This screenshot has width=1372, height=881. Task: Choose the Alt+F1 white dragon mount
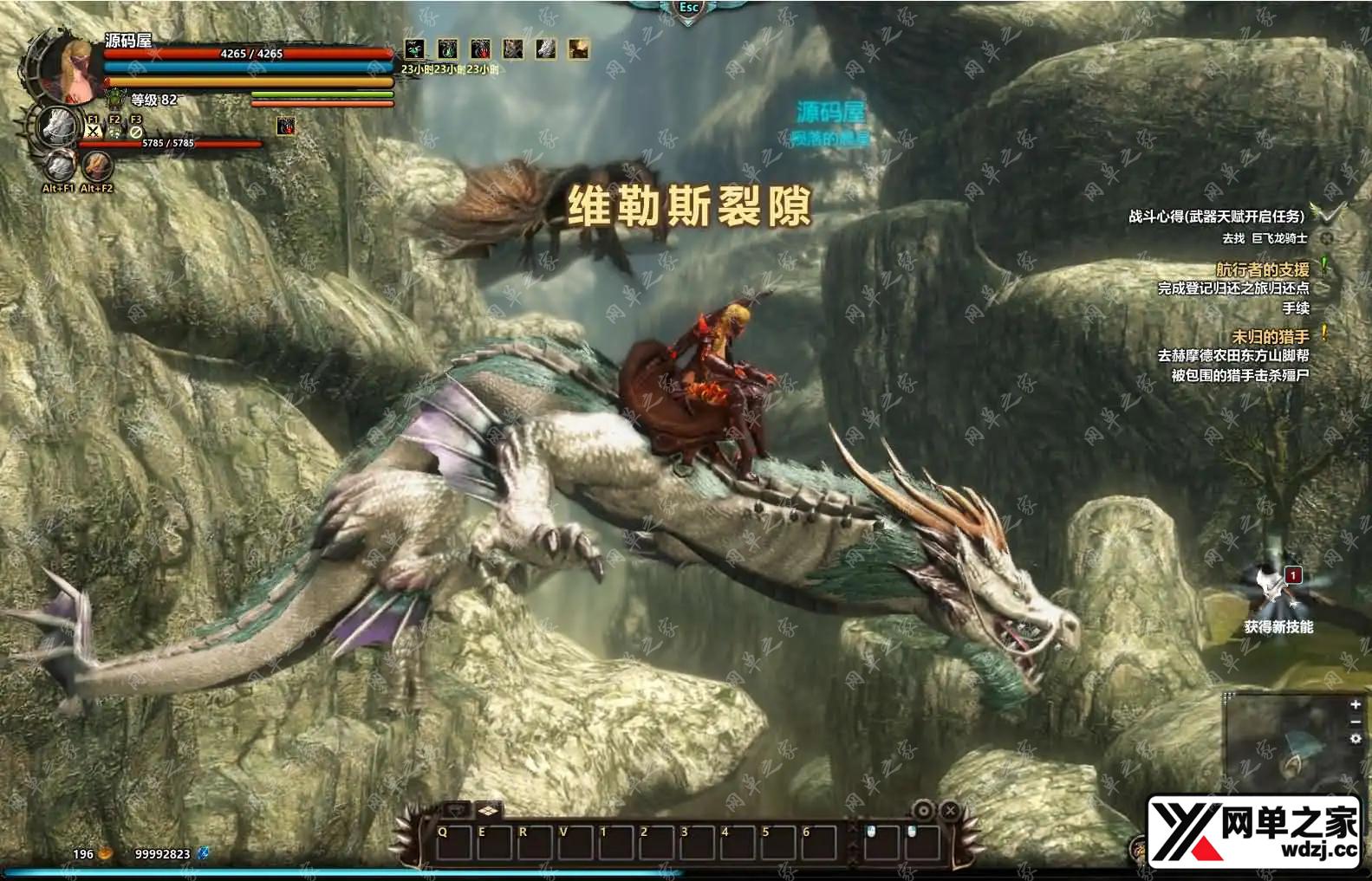pos(60,165)
